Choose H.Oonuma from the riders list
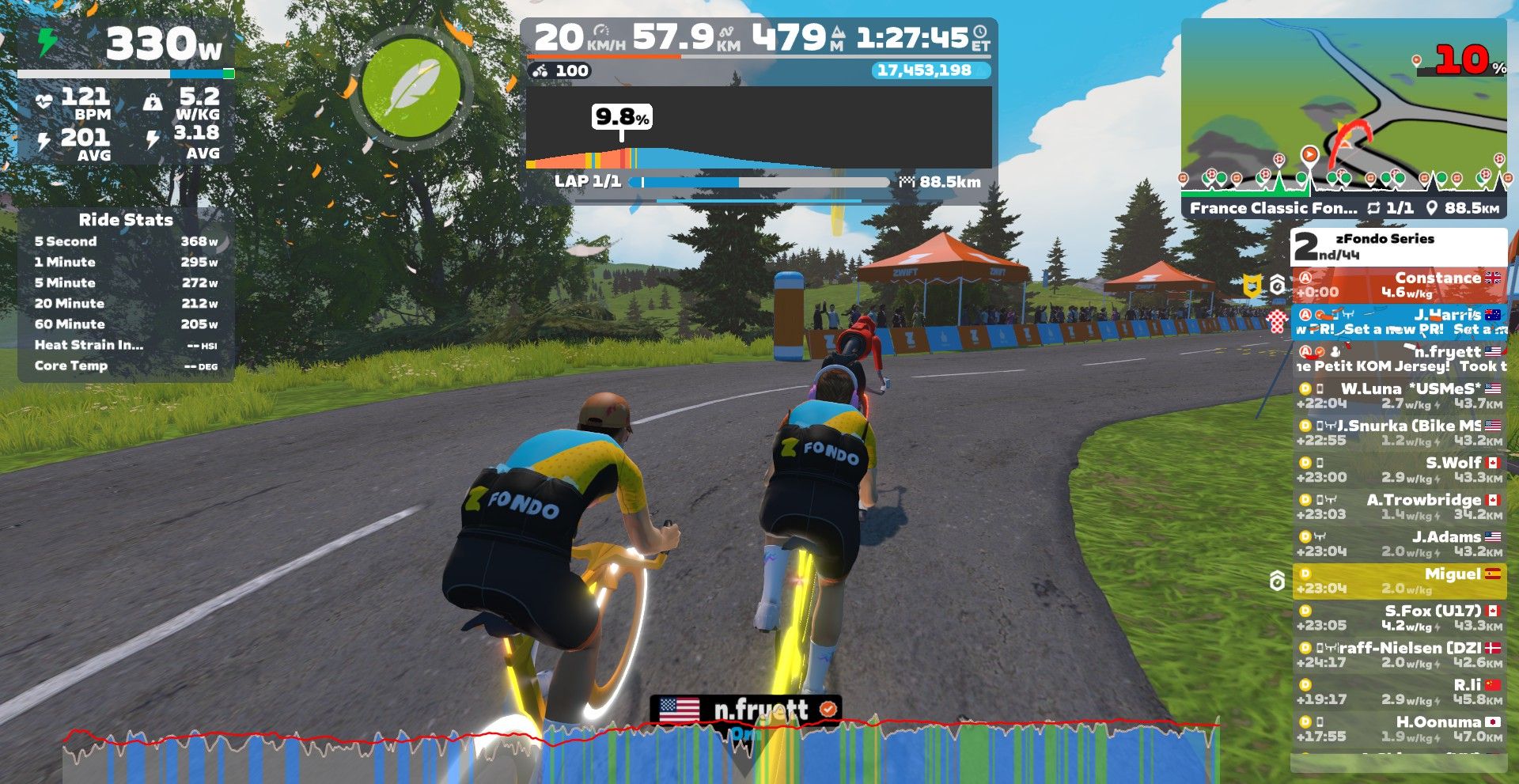The height and width of the screenshot is (784, 1519). [1399, 729]
